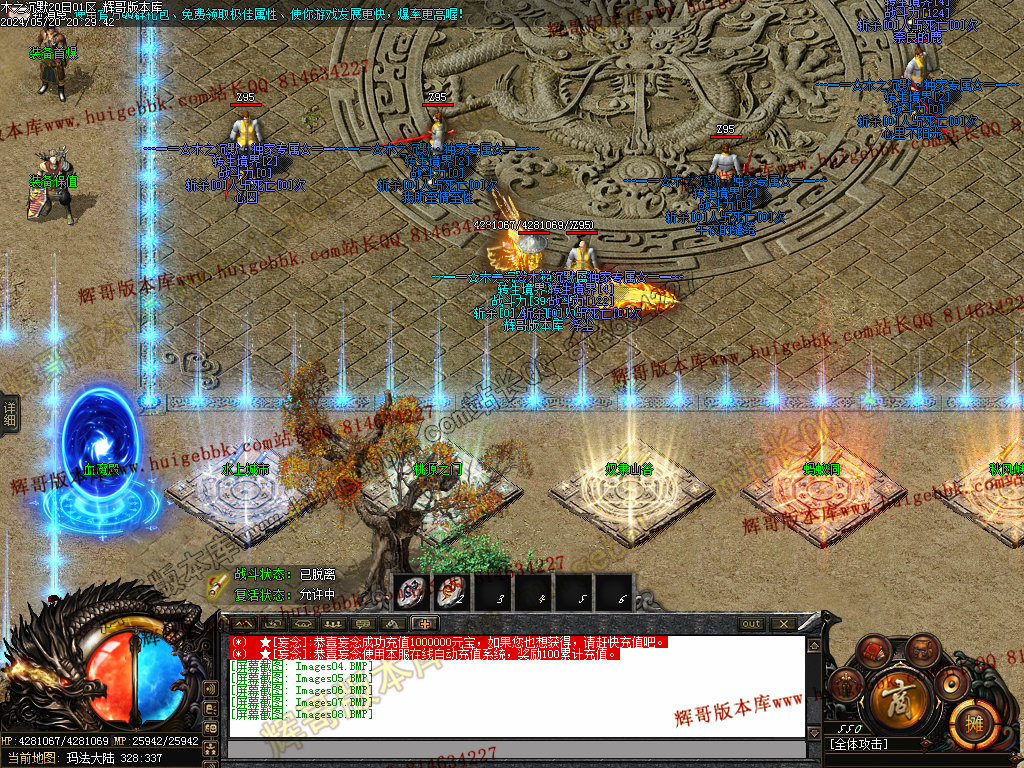Close the chat panel with the X button
1024x768 pixels.
coord(783,624)
